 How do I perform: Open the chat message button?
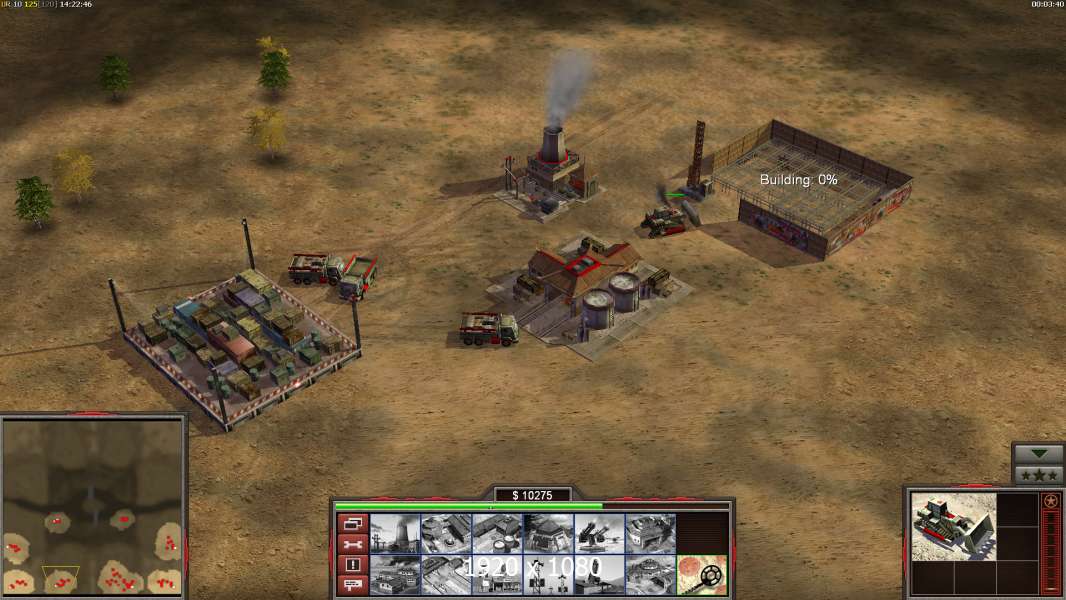[x=352, y=585]
